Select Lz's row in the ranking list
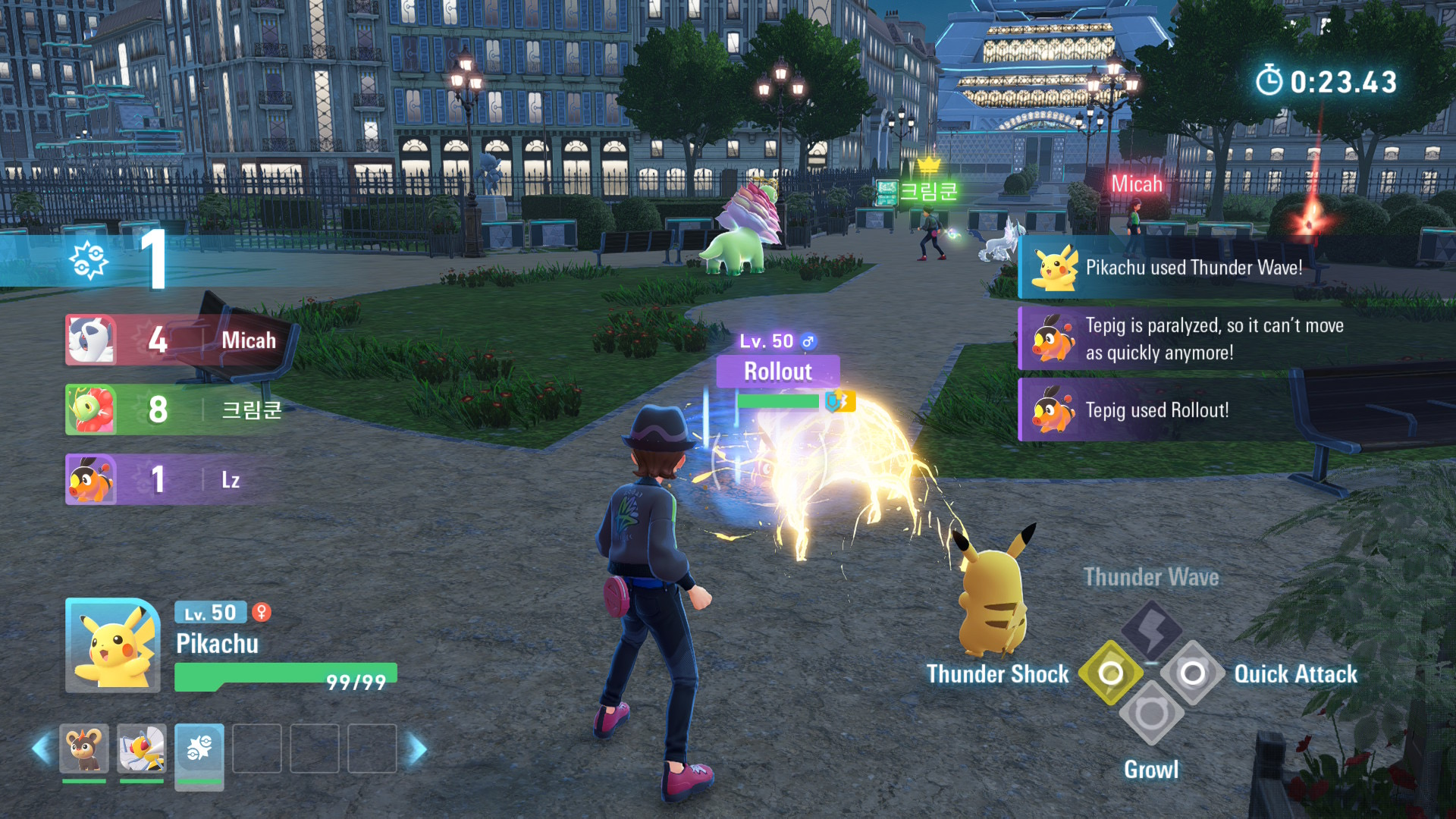The width and height of the screenshot is (1456, 819). click(x=178, y=480)
